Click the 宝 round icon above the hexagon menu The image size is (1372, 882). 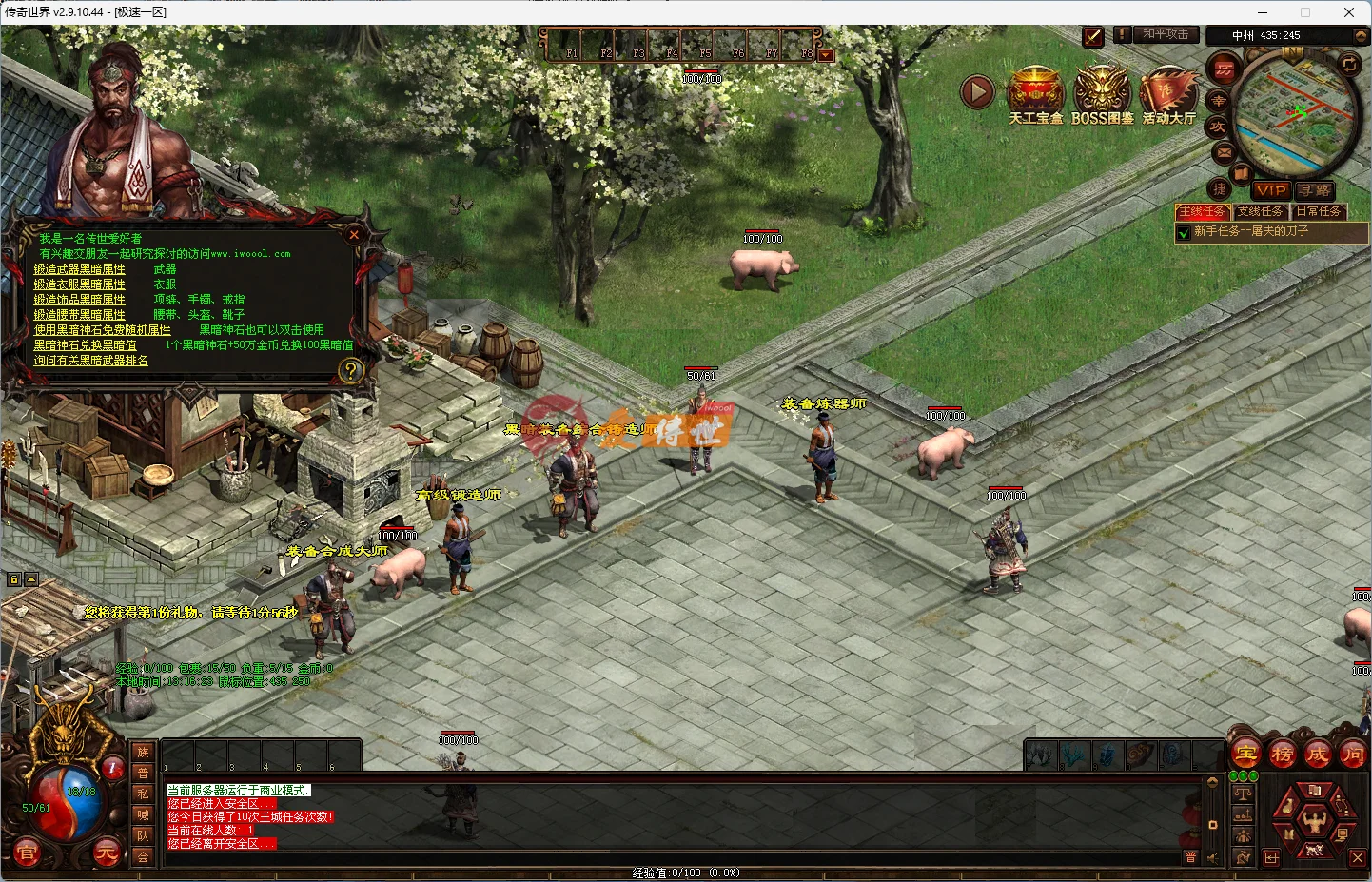1246,754
